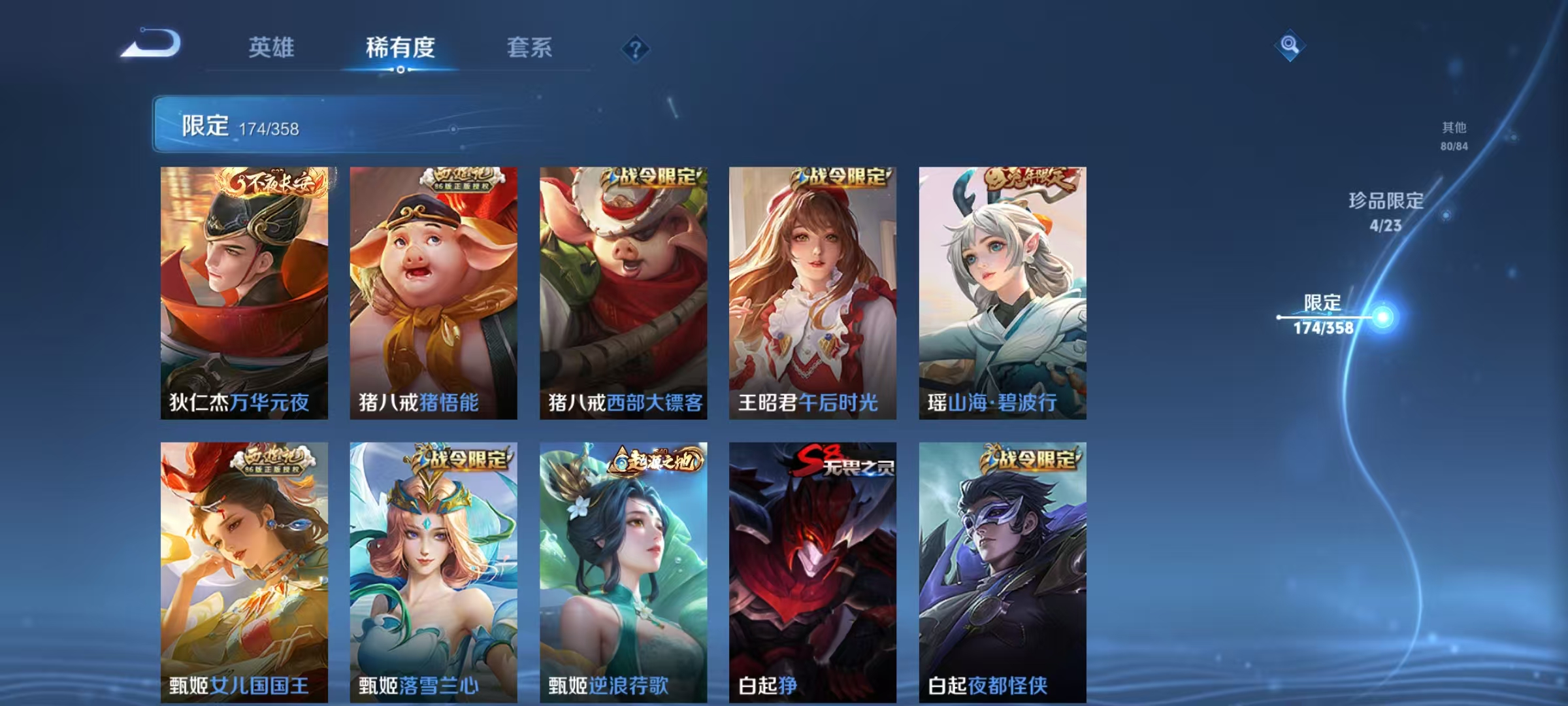Select the 稀有度 tab
Viewport: 1568px width, 706px height.
[400, 47]
